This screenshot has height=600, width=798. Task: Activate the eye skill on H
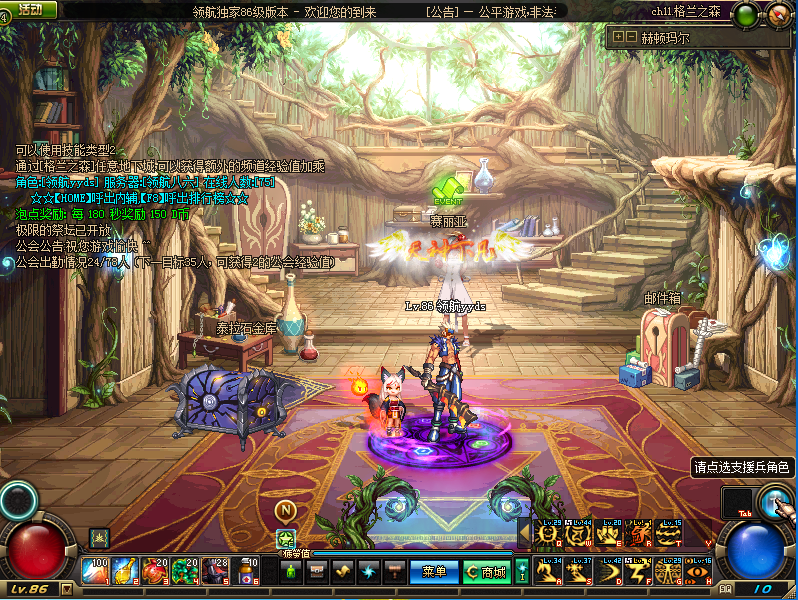pyautogui.click(x=698, y=572)
